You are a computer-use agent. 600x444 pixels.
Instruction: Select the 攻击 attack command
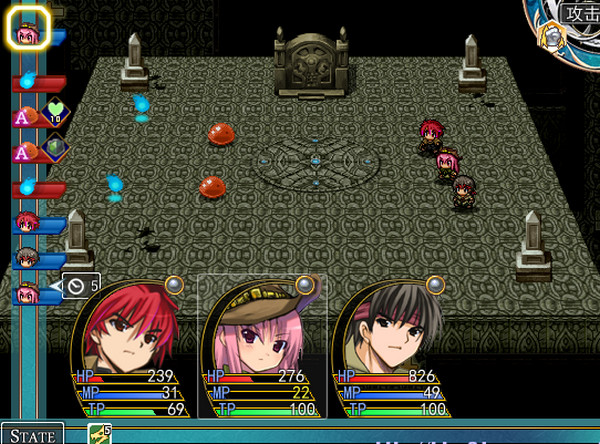click(579, 13)
